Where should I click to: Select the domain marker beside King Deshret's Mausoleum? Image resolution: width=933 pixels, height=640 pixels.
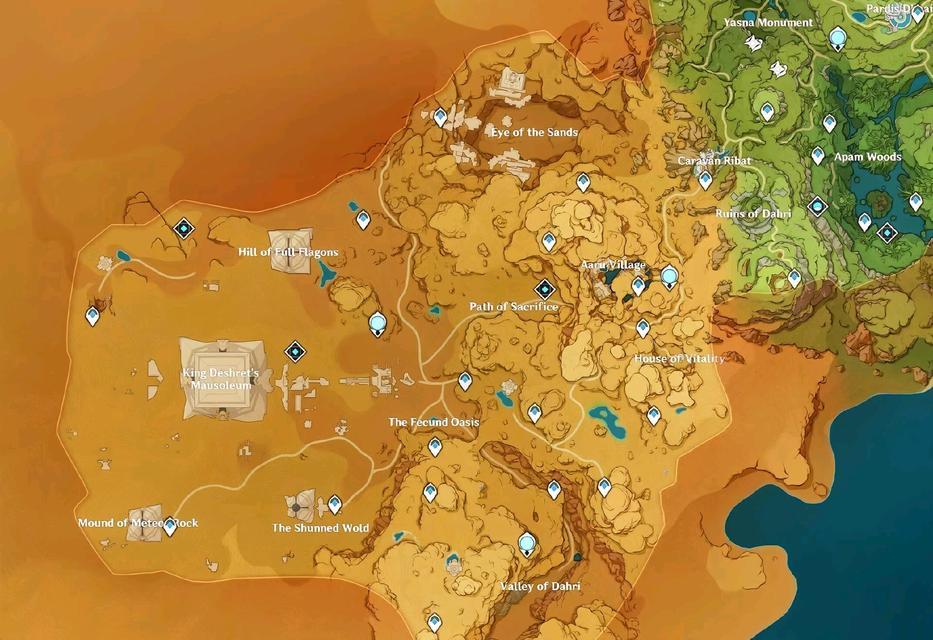[x=295, y=351]
